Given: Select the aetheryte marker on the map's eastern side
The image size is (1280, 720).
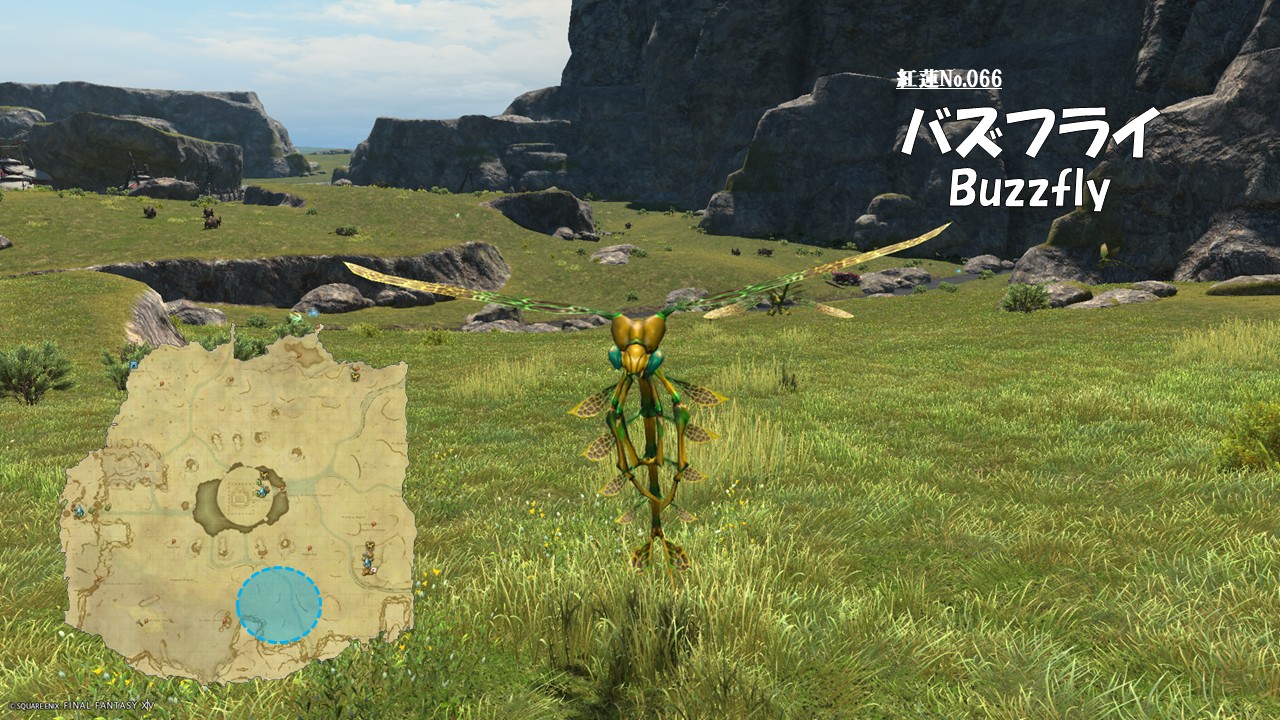Looking at the screenshot, I should (368, 562).
